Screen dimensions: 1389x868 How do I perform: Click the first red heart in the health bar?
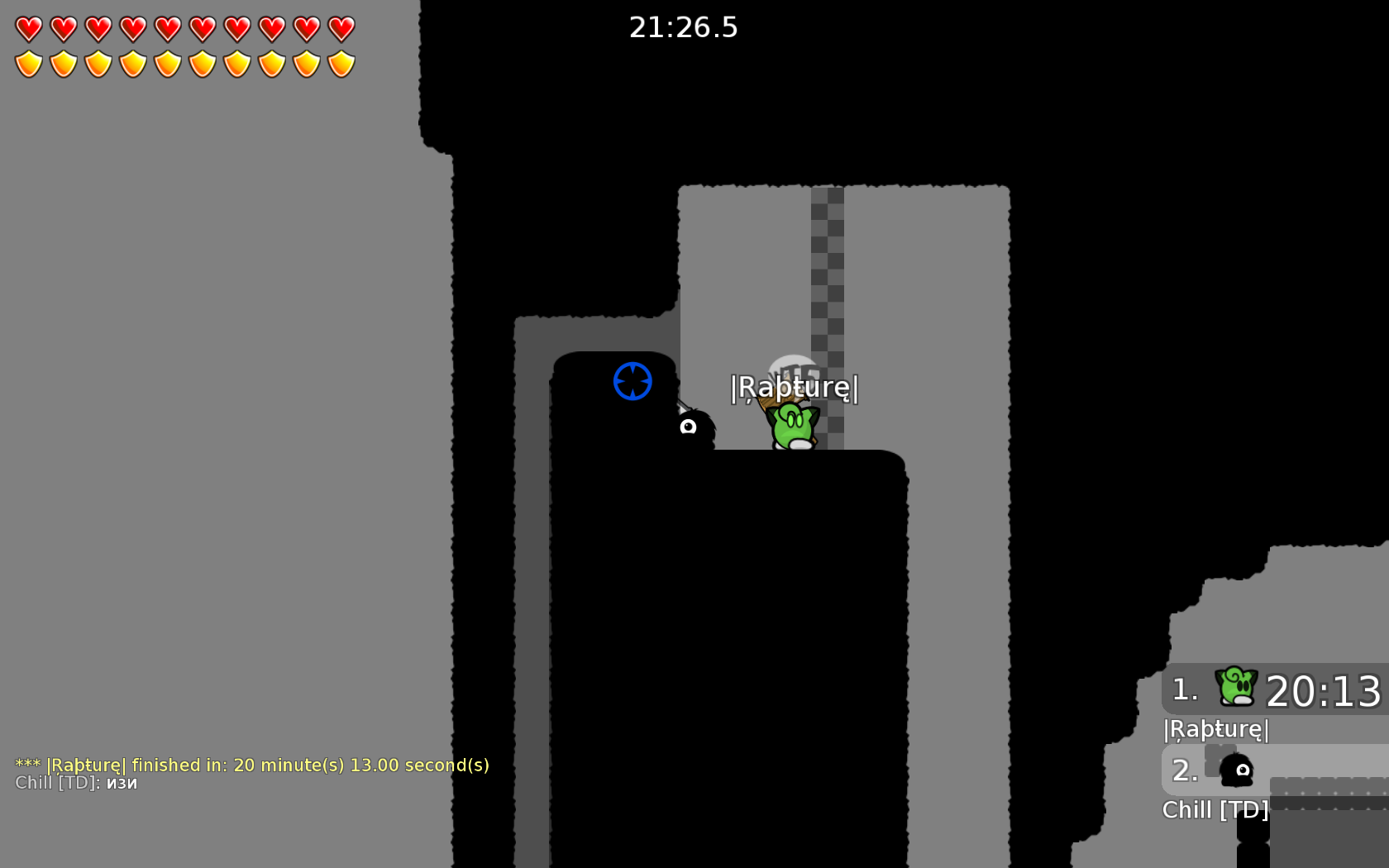[27, 26]
